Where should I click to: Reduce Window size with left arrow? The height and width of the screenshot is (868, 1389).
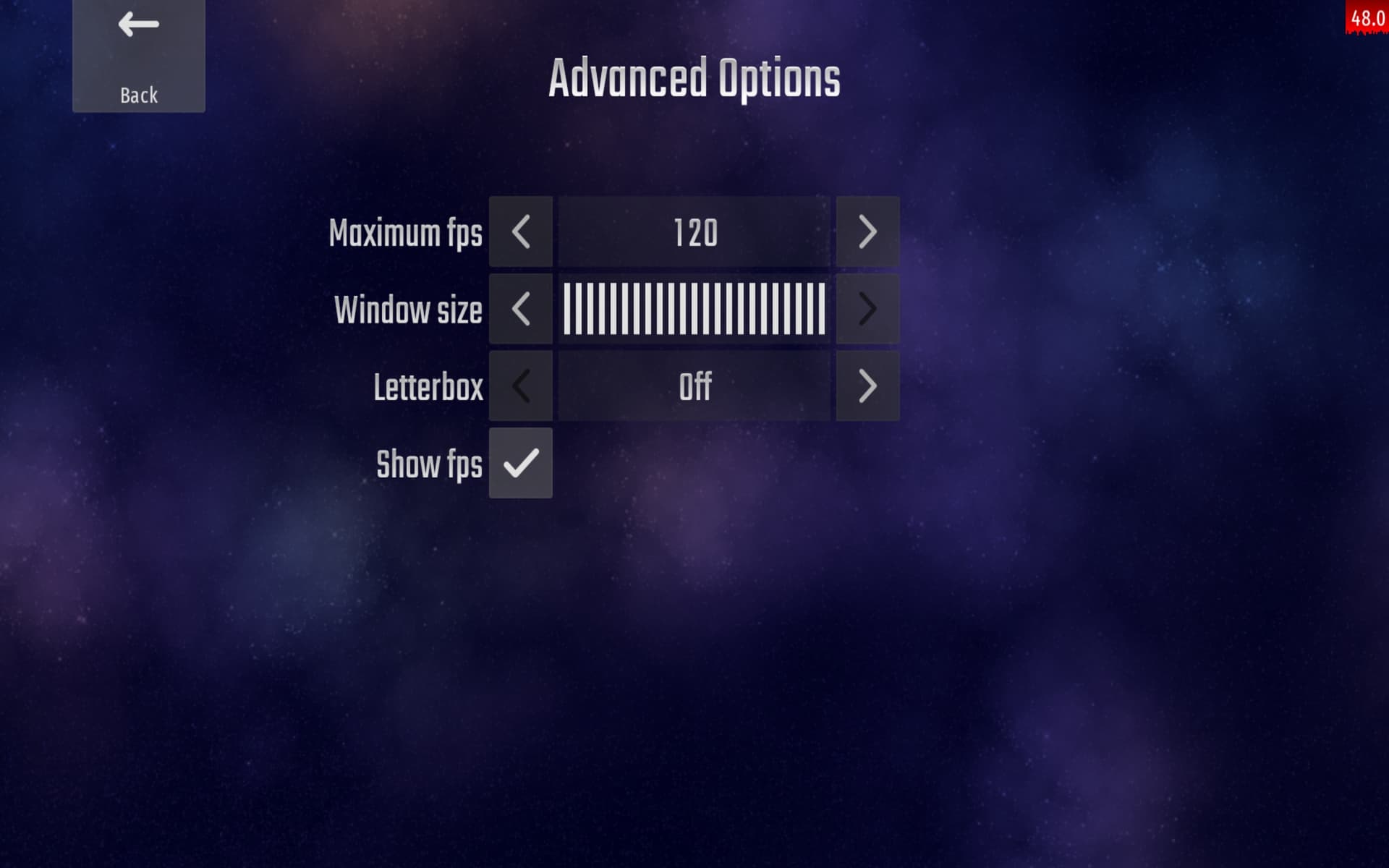coord(520,309)
